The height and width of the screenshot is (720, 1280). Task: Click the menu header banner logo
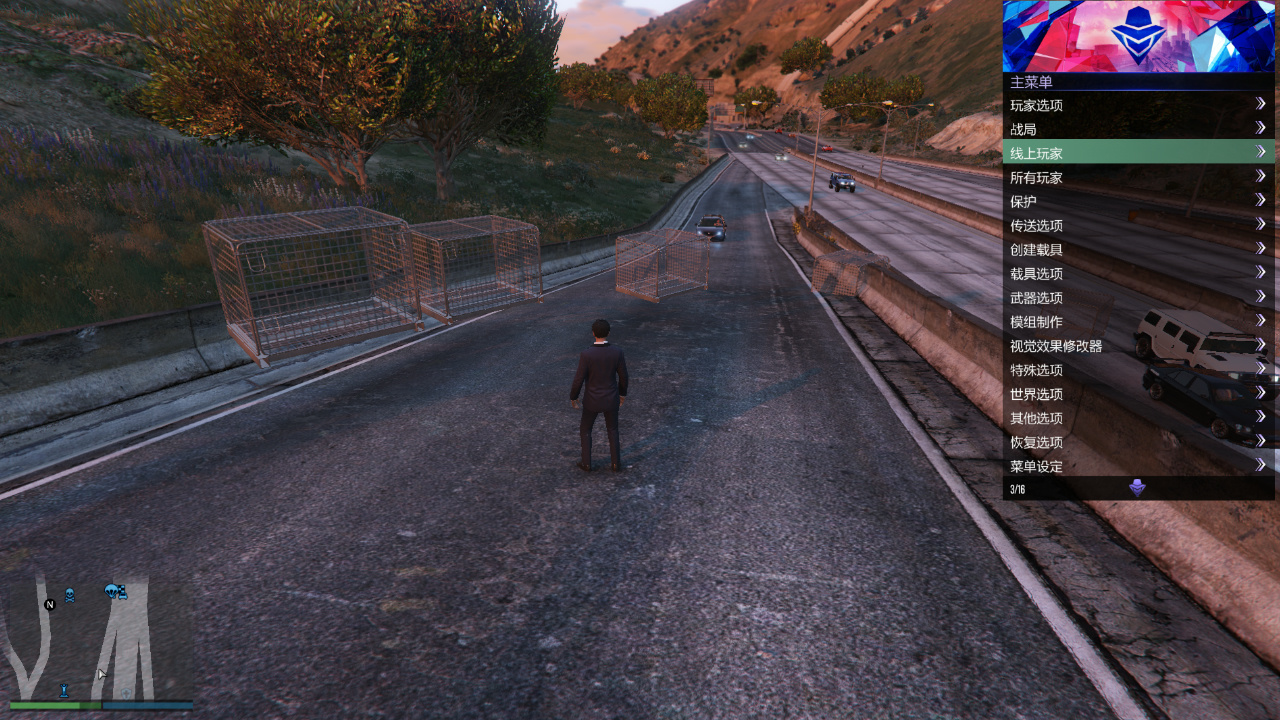(x=1138, y=36)
